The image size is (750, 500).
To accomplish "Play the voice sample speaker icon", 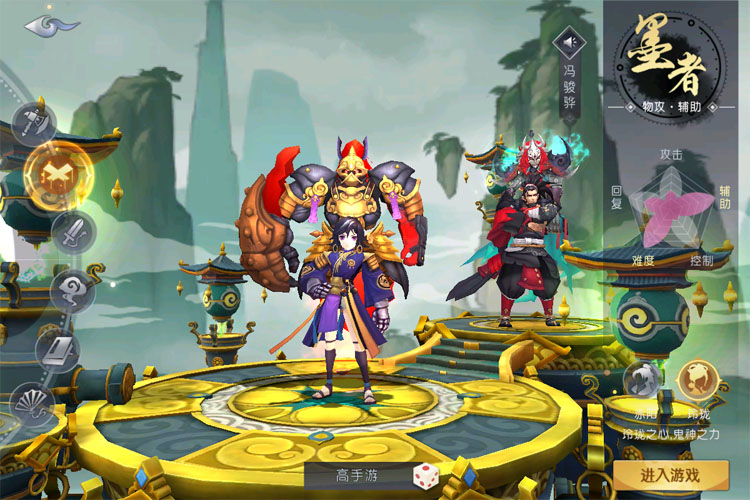I will 570,43.
